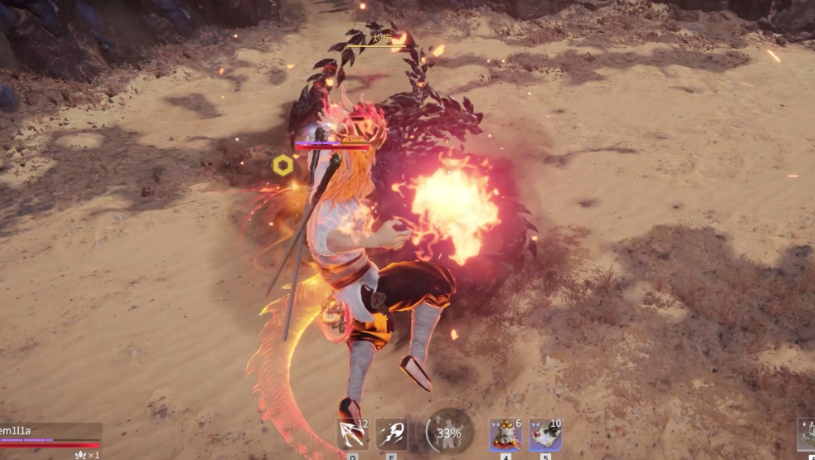Select the consumable item with count 10

point(545,434)
